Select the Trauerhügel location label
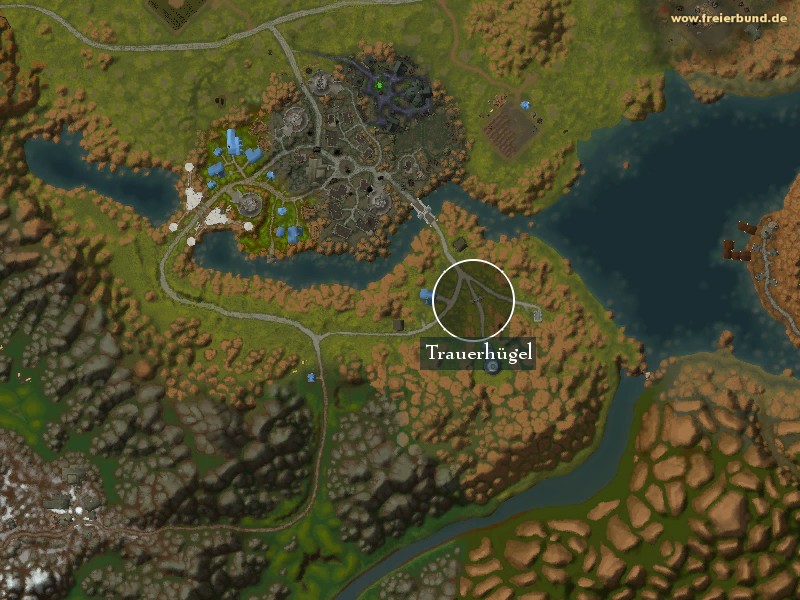Viewport: 800px width, 600px height. tap(480, 353)
